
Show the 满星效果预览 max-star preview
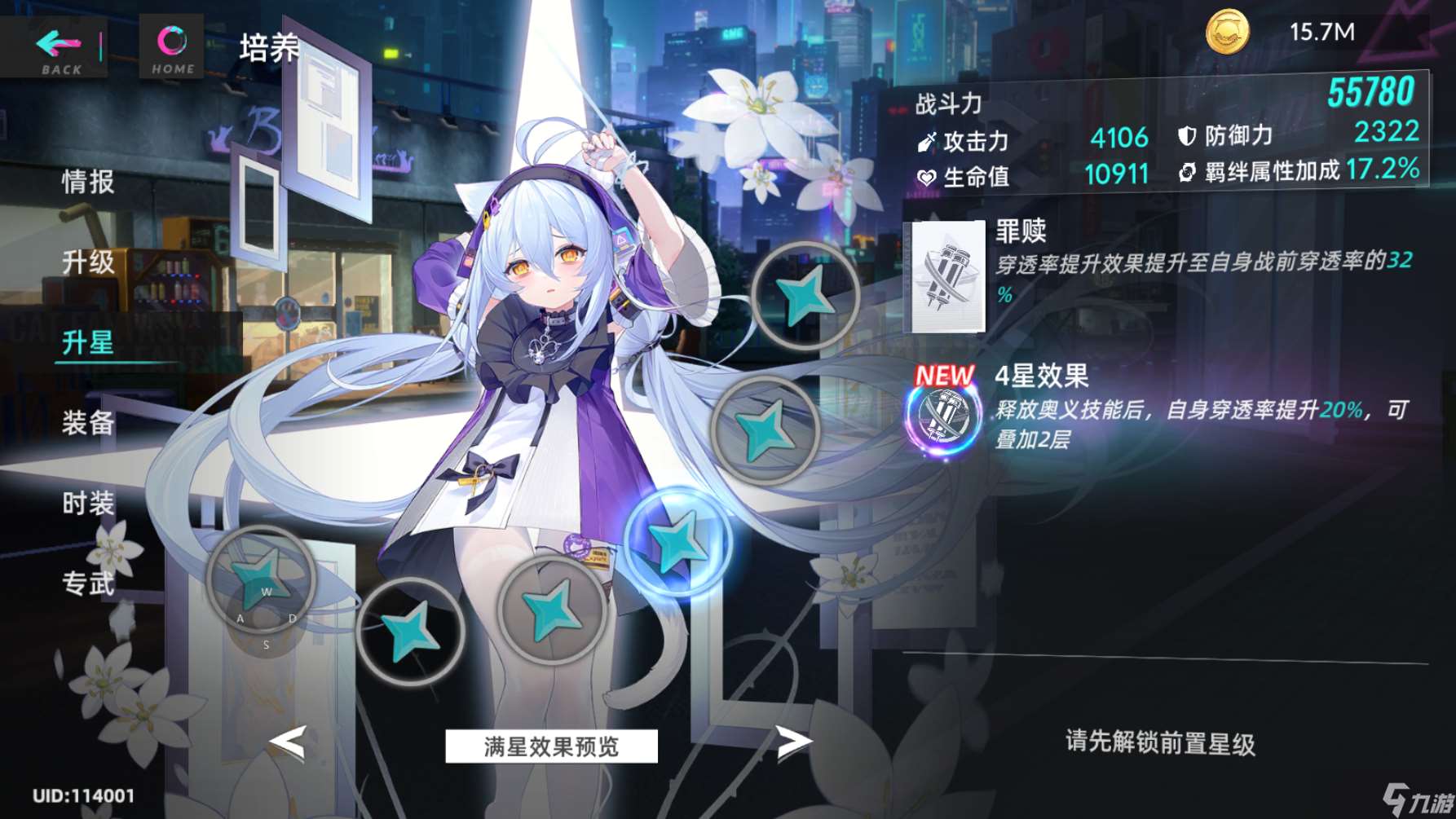coord(551,746)
